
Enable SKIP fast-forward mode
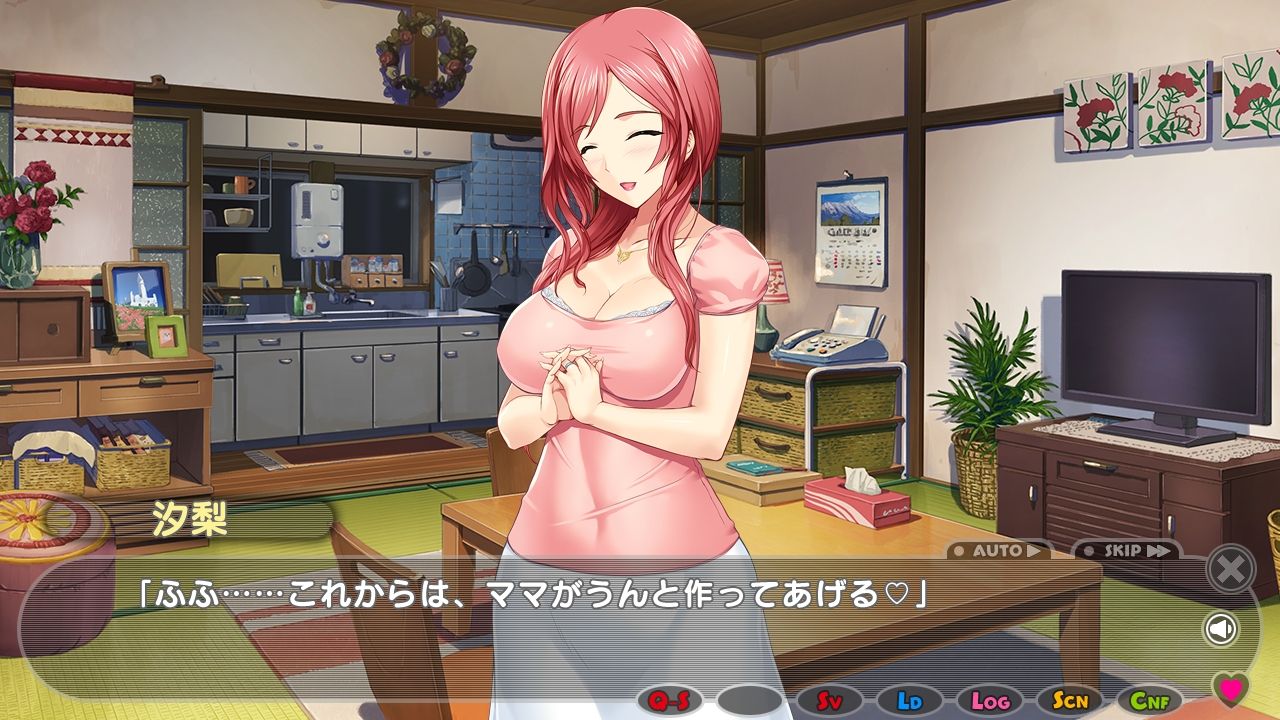click(1122, 549)
